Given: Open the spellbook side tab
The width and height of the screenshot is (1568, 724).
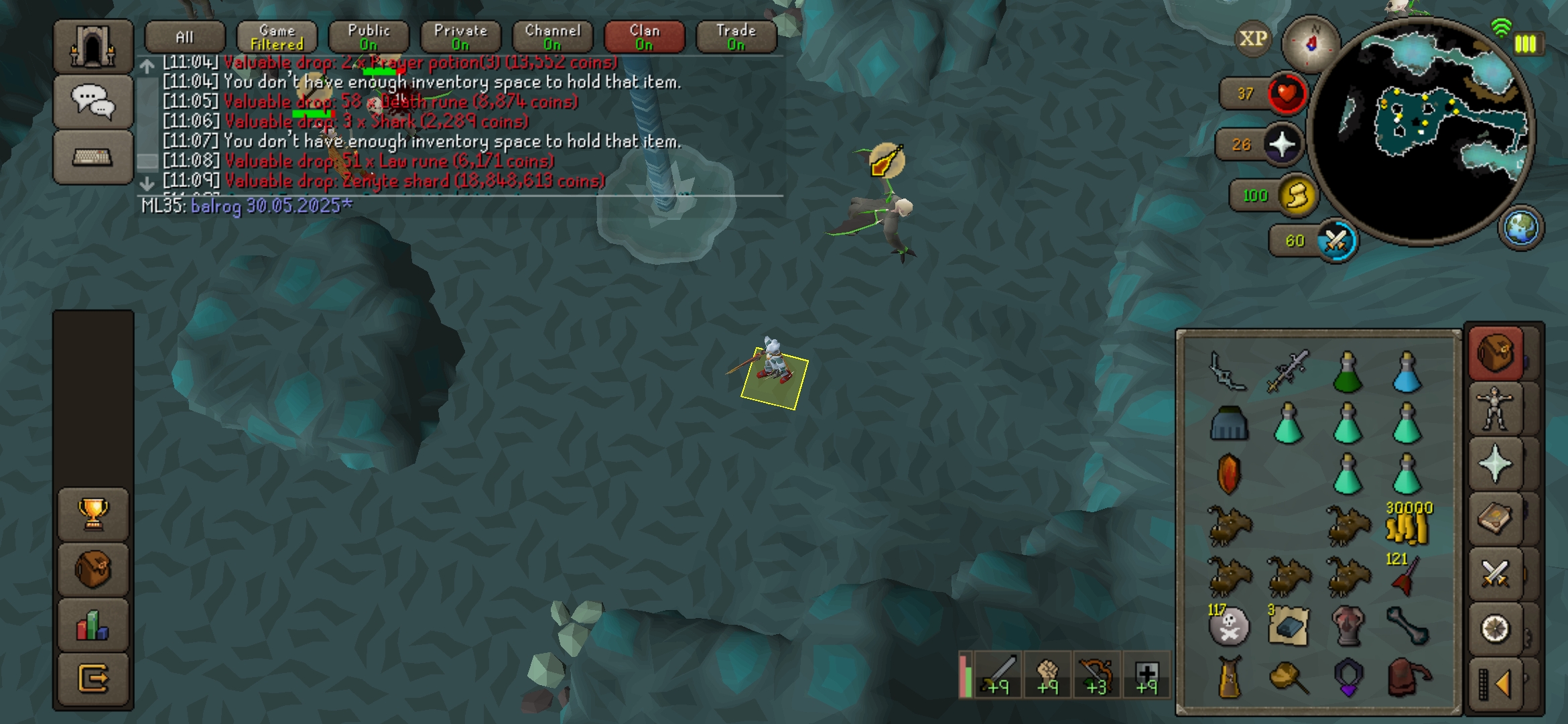Looking at the screenshot, I should [x=1494, y=518].
